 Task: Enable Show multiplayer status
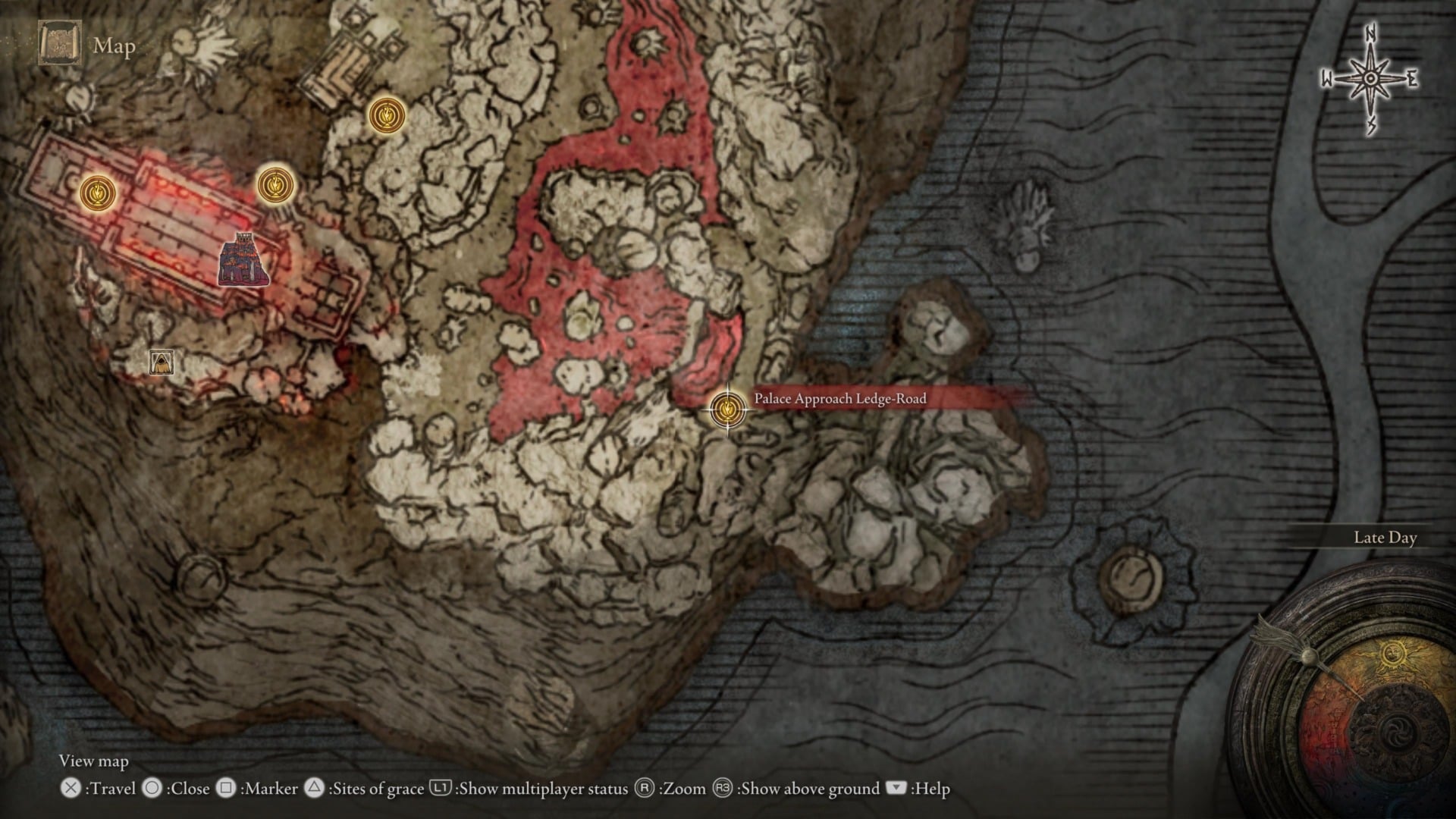pyautogui.click(x=529, y=789)
